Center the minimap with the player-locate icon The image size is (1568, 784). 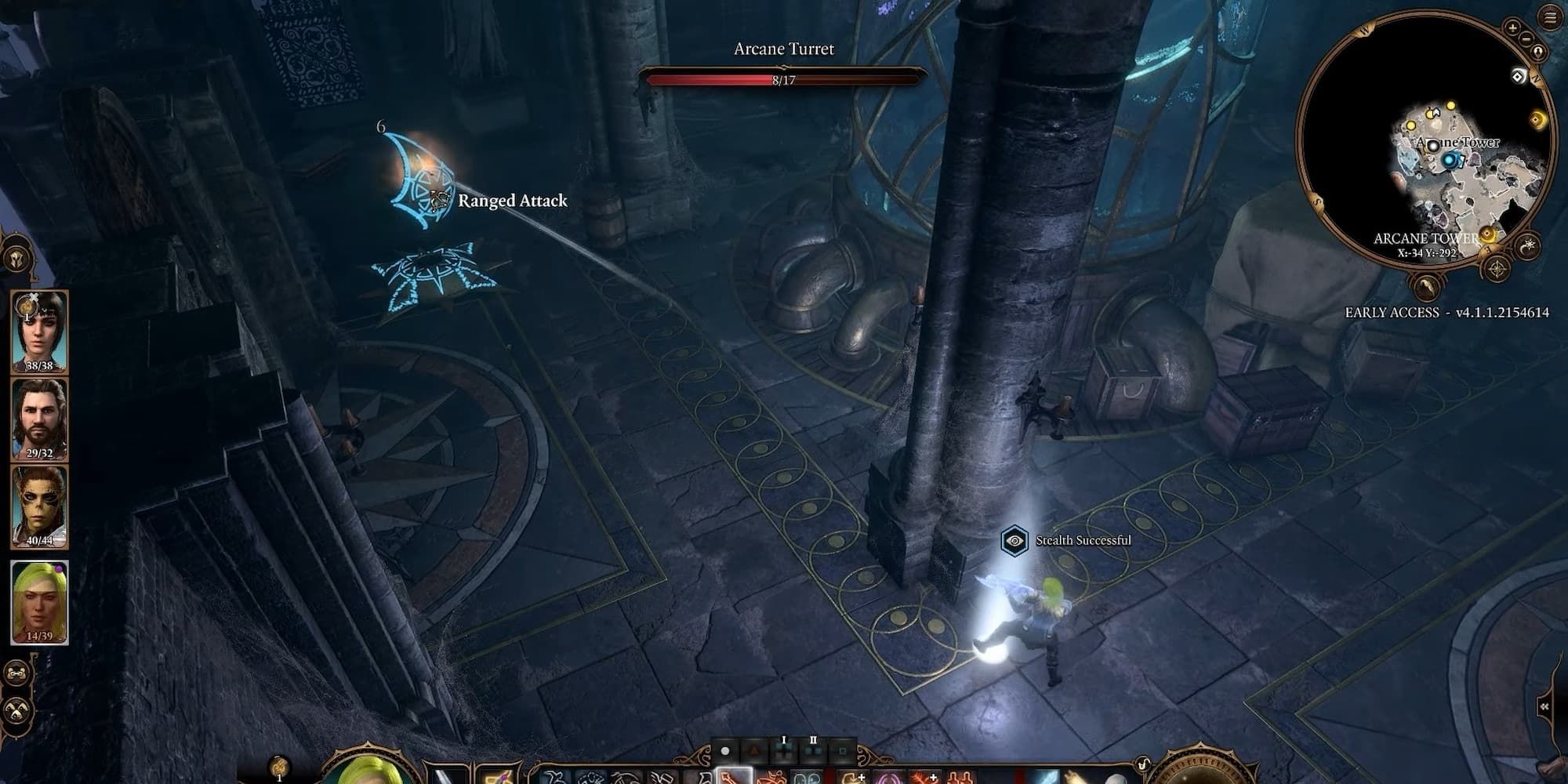pos(1537,52)
